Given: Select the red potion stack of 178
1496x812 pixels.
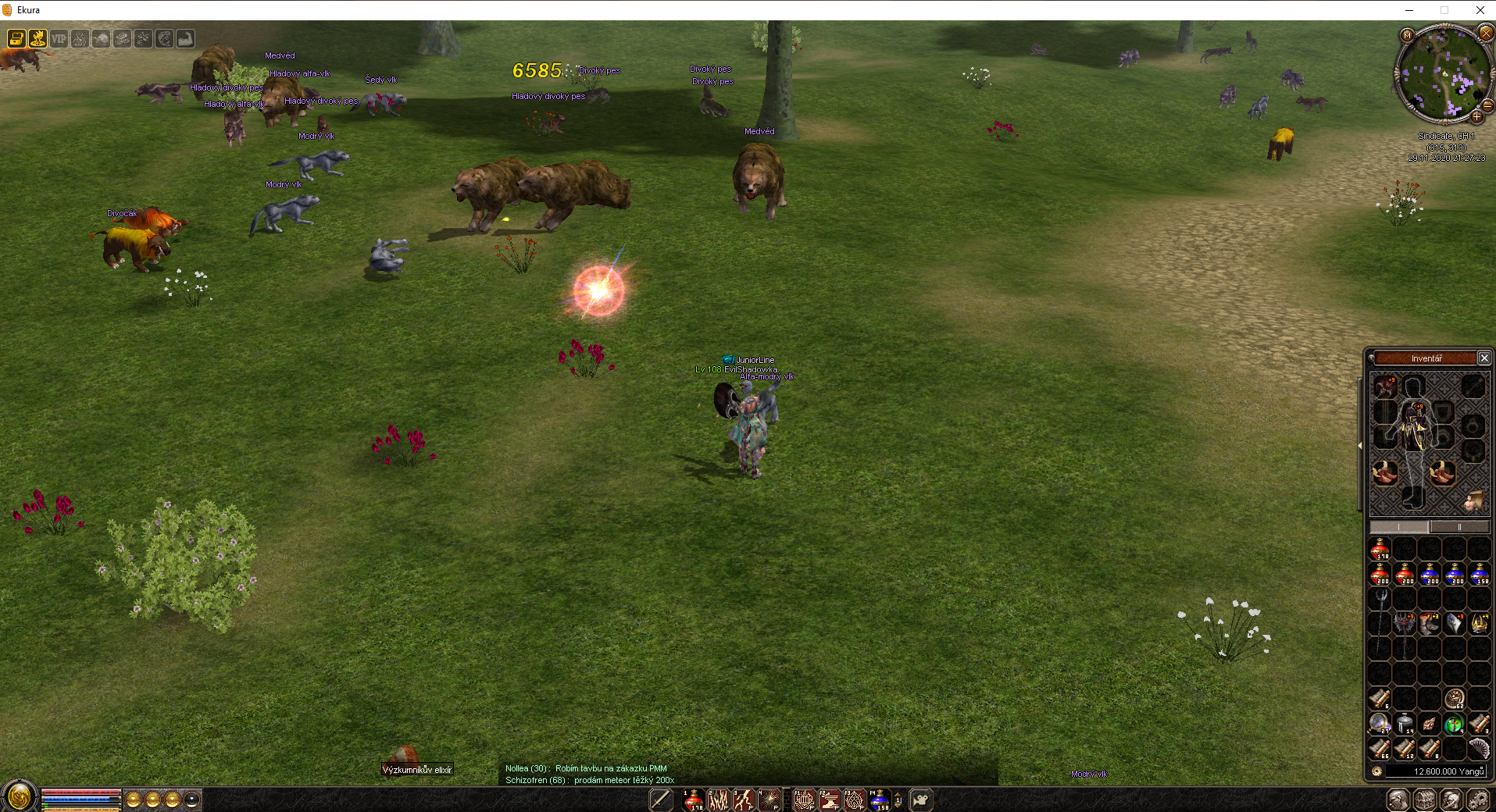Looking at the screenshot, I should (1380, 549).
